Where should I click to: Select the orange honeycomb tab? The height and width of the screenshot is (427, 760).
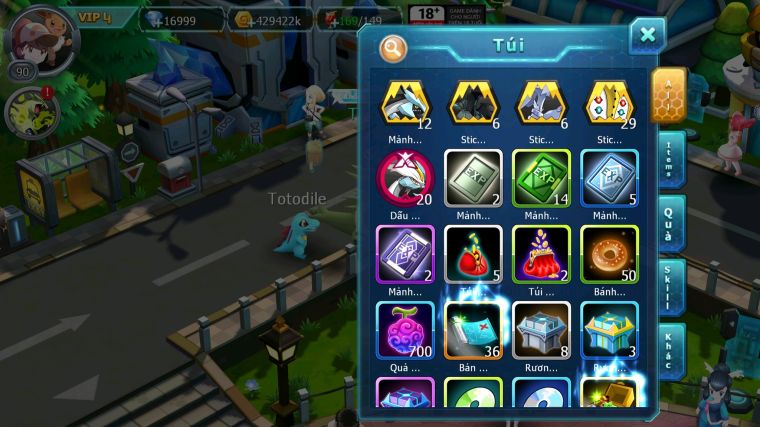click(x=668, y=94)
